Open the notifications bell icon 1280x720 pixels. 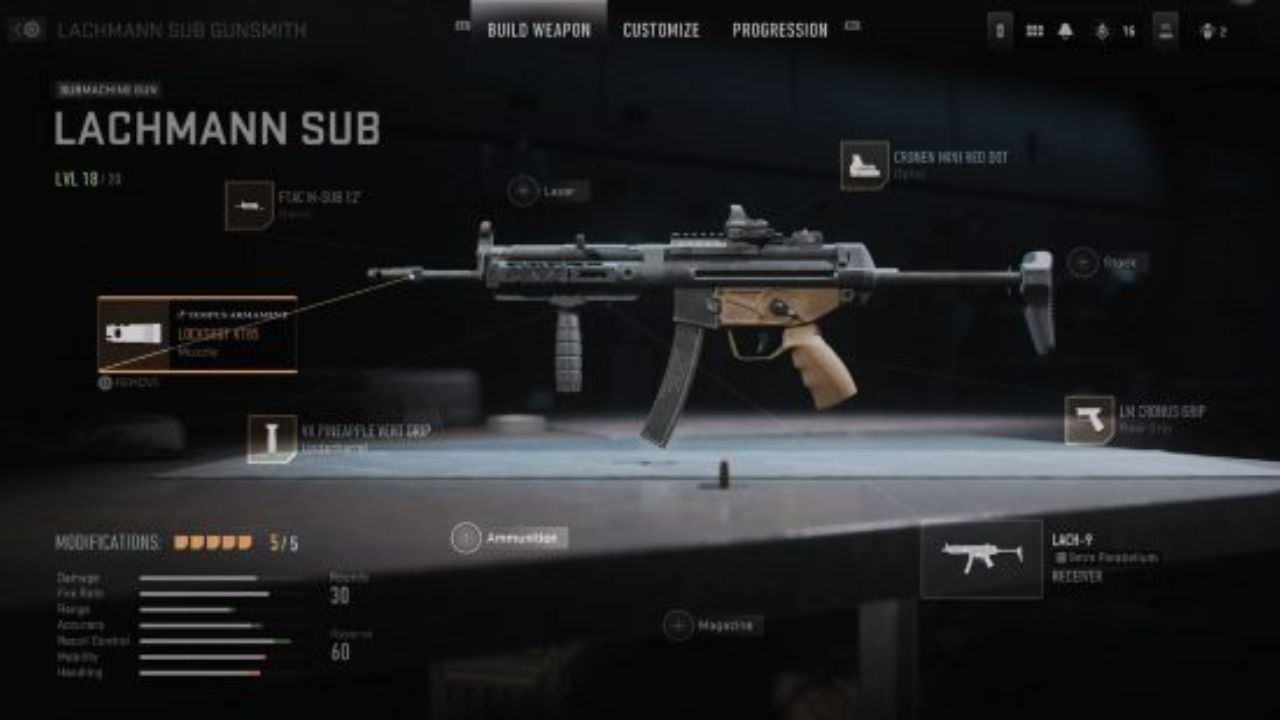pyautogui.click(x=1066, y=31)
